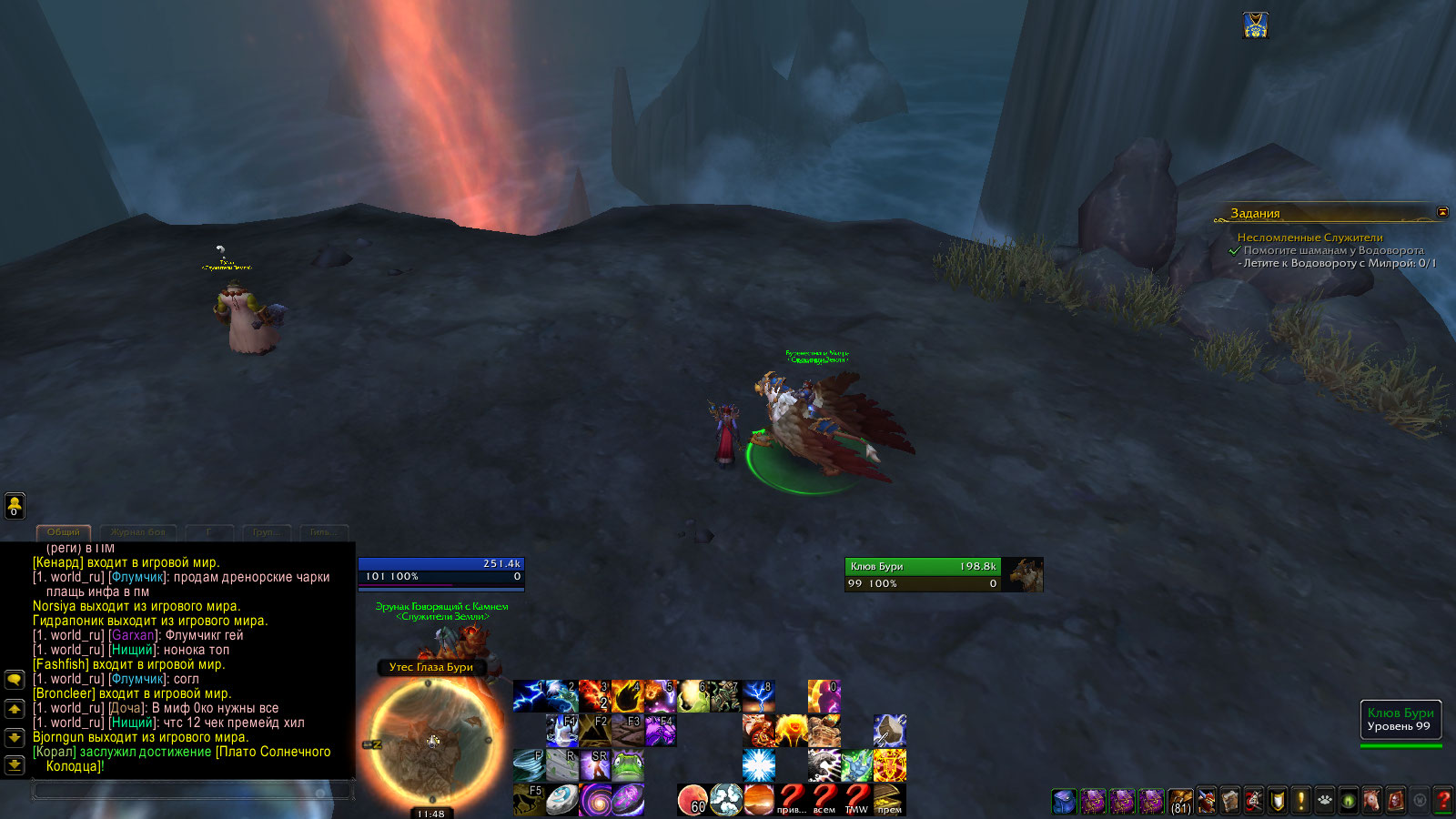This screenshot has width=1456, height=819.
Task: Run the TMW macro button
Action: [856, 800]
